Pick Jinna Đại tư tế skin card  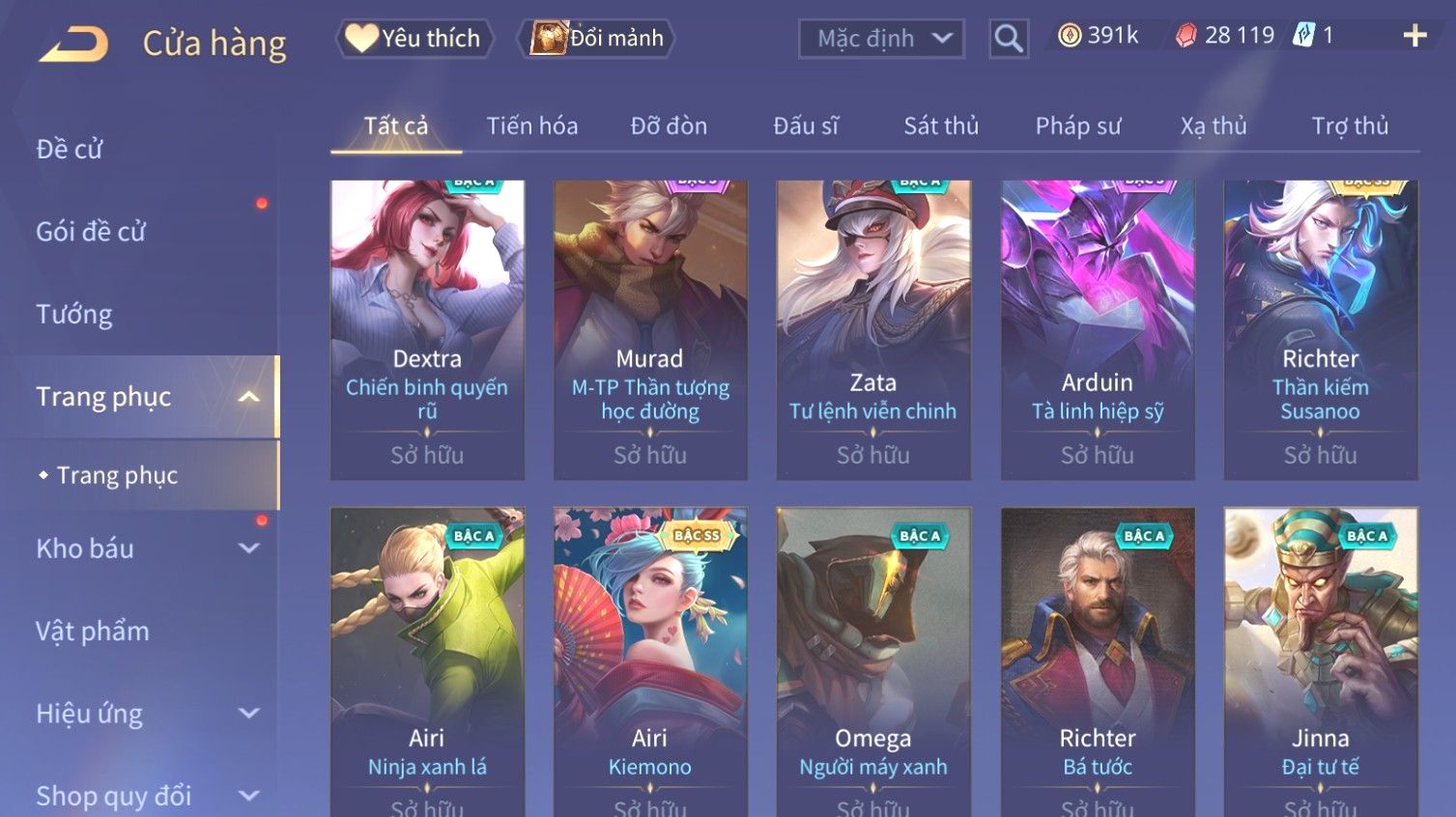(x=1321, y=657)
